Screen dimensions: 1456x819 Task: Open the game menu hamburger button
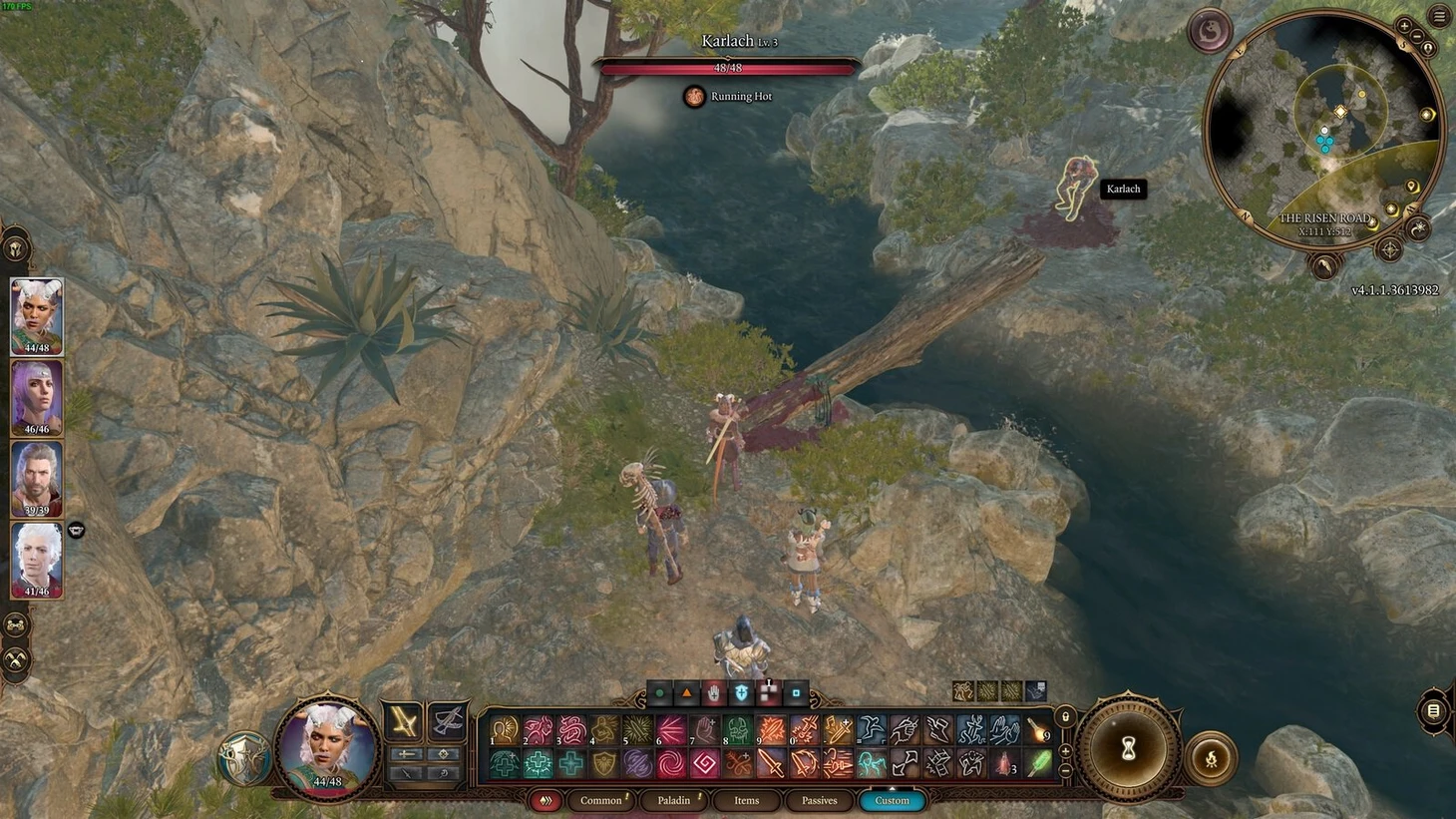point(1440,16)
